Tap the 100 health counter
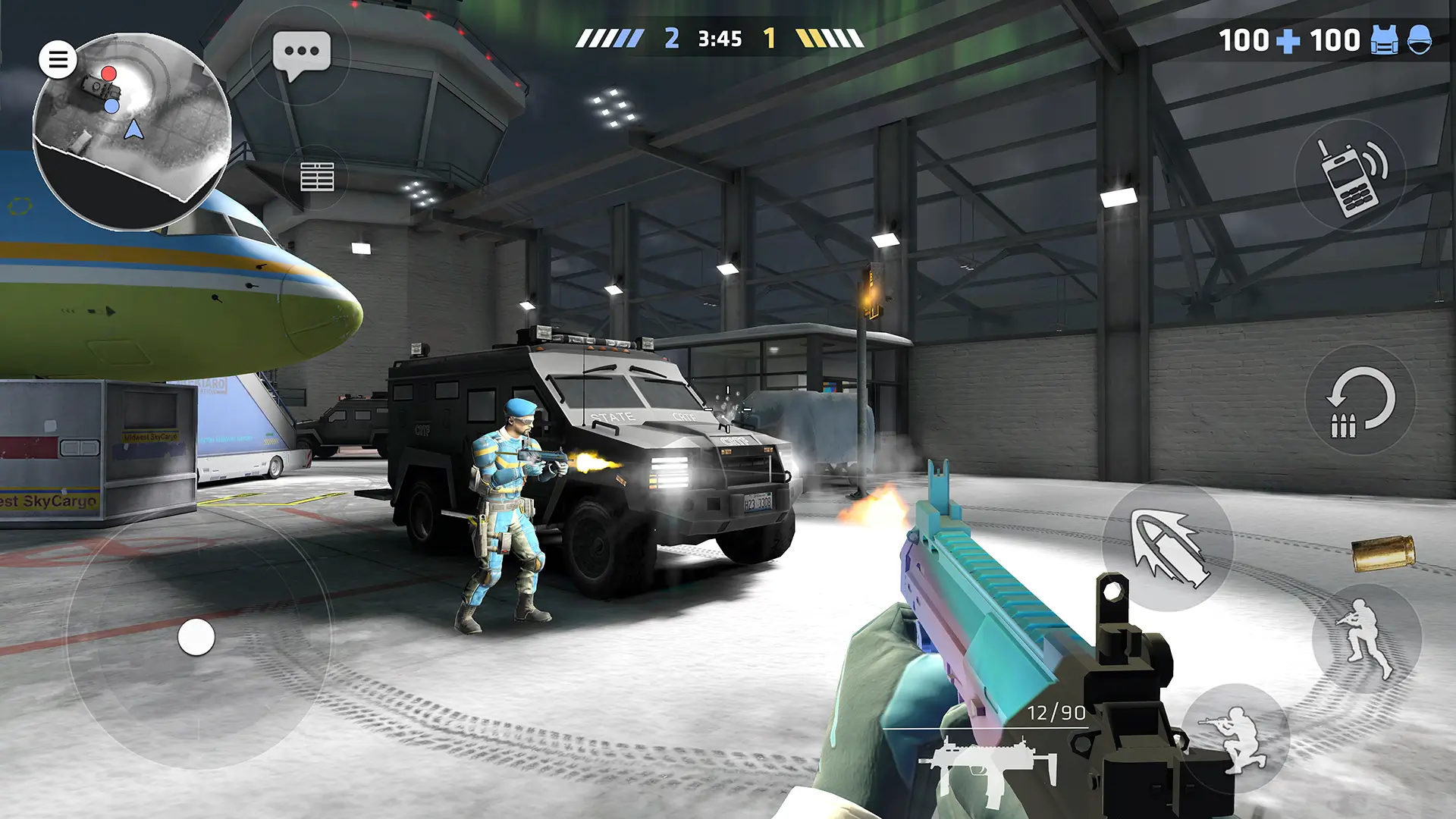Screen dimensions: 1456x819 coord(1247,39)
